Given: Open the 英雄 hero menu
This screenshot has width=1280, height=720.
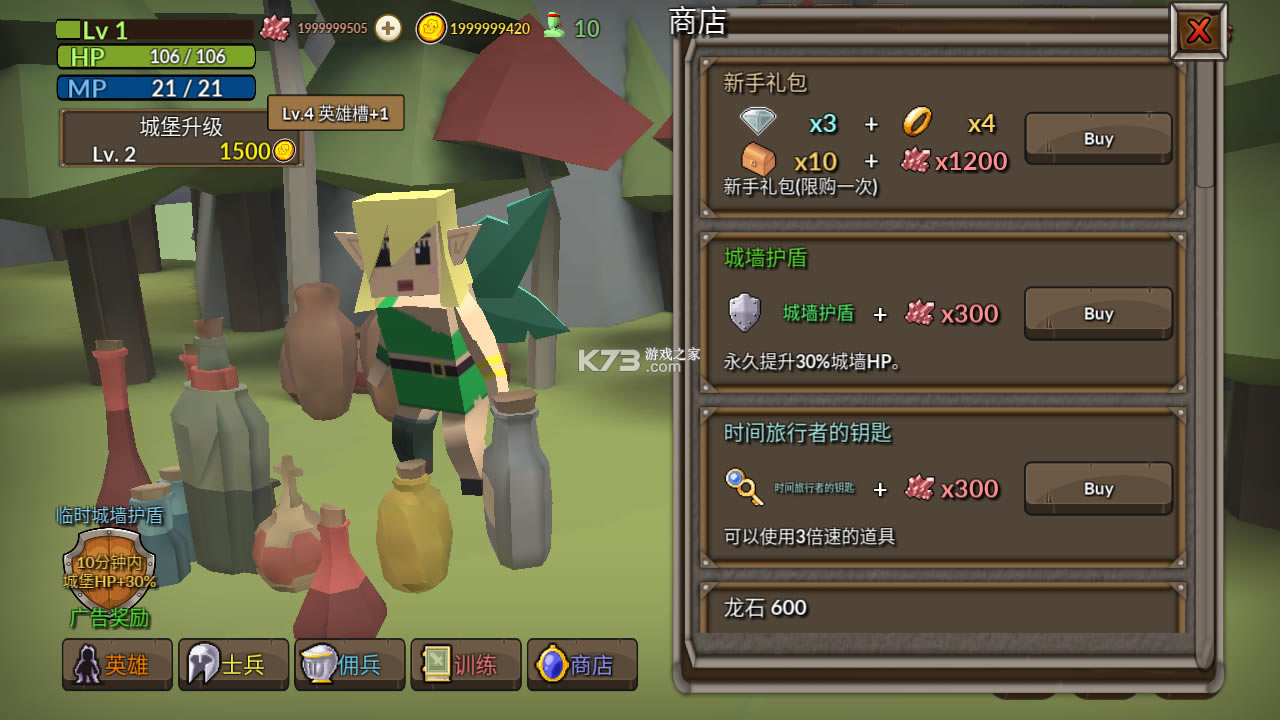Looking at the screenshot, I should click(x=117, y=664).
